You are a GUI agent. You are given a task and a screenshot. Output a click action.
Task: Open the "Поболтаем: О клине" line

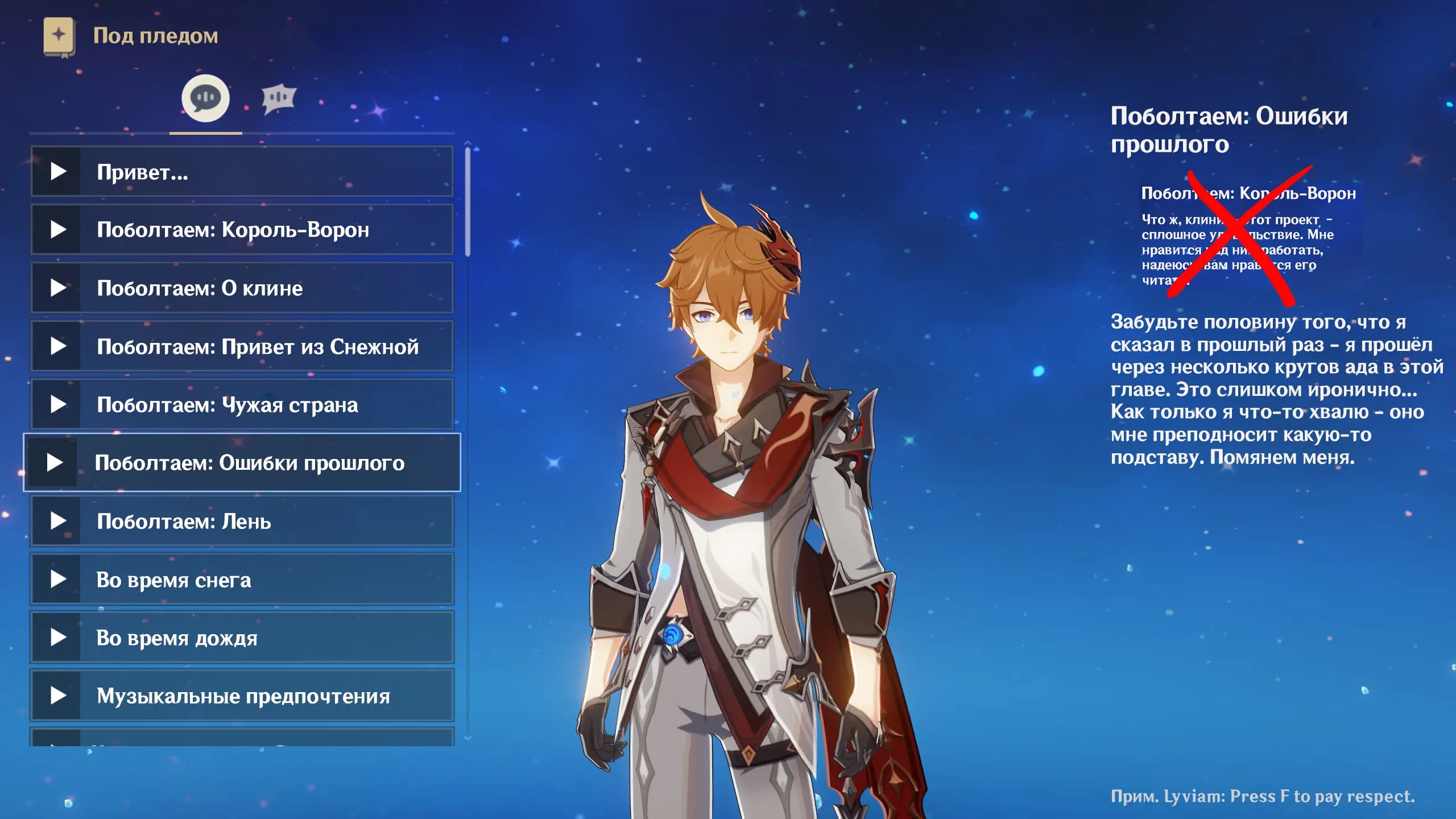click(242, 288)
